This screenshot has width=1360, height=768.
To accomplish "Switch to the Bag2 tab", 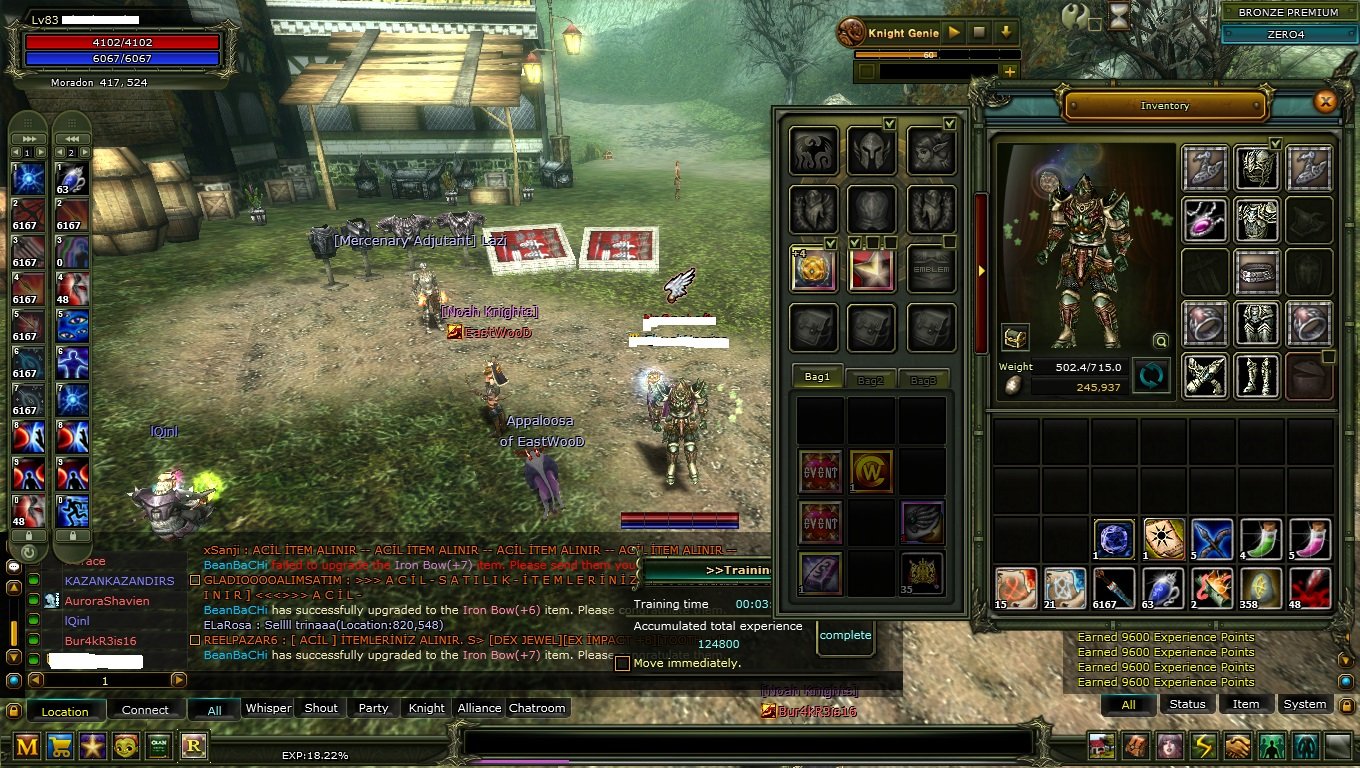I will pyautogui.click(x=871, y=379).
